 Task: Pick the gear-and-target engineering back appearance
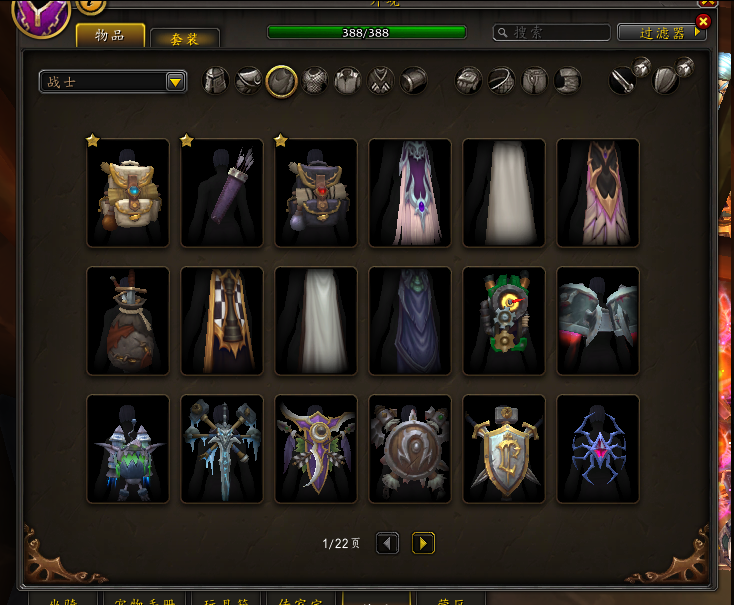pos(504,321)
